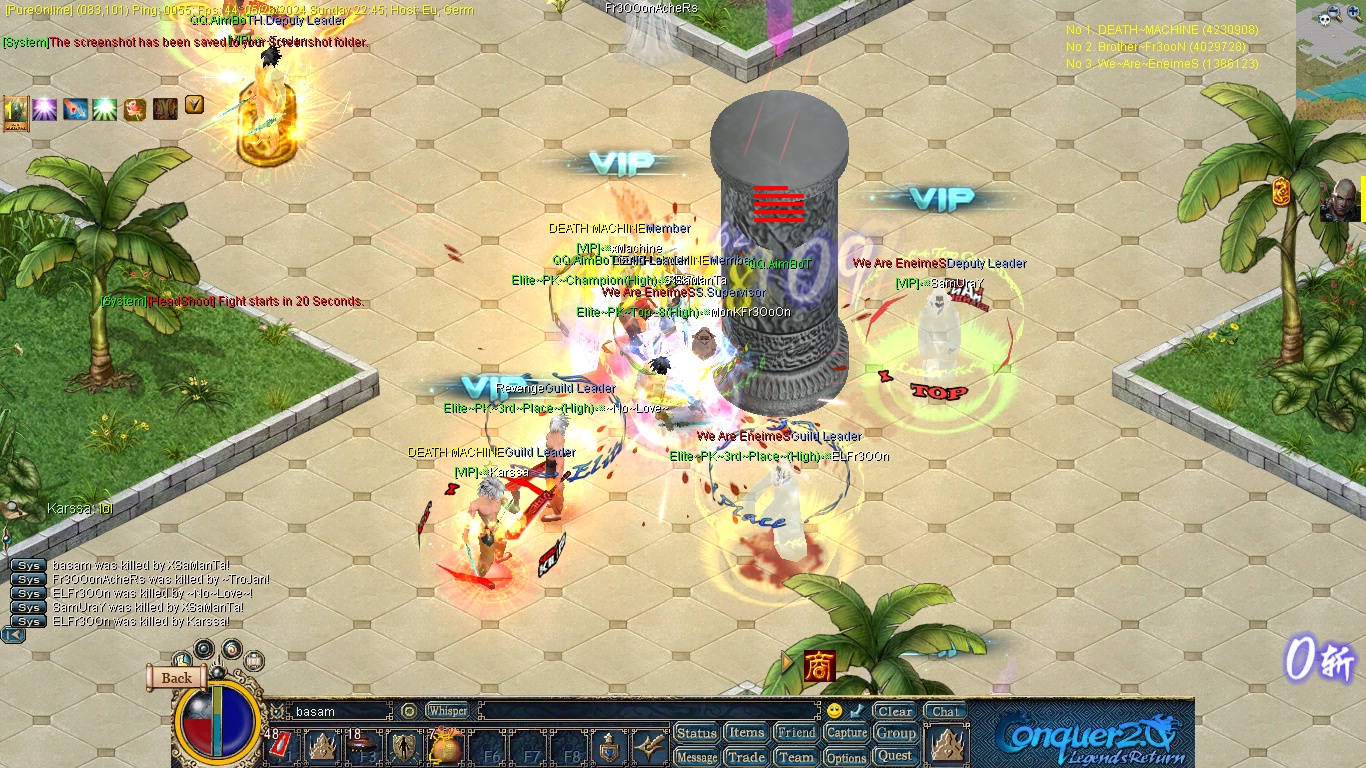Screen dimensions: 1366x768
Task: Click the bald character portrait
Action: point(1342,201)
